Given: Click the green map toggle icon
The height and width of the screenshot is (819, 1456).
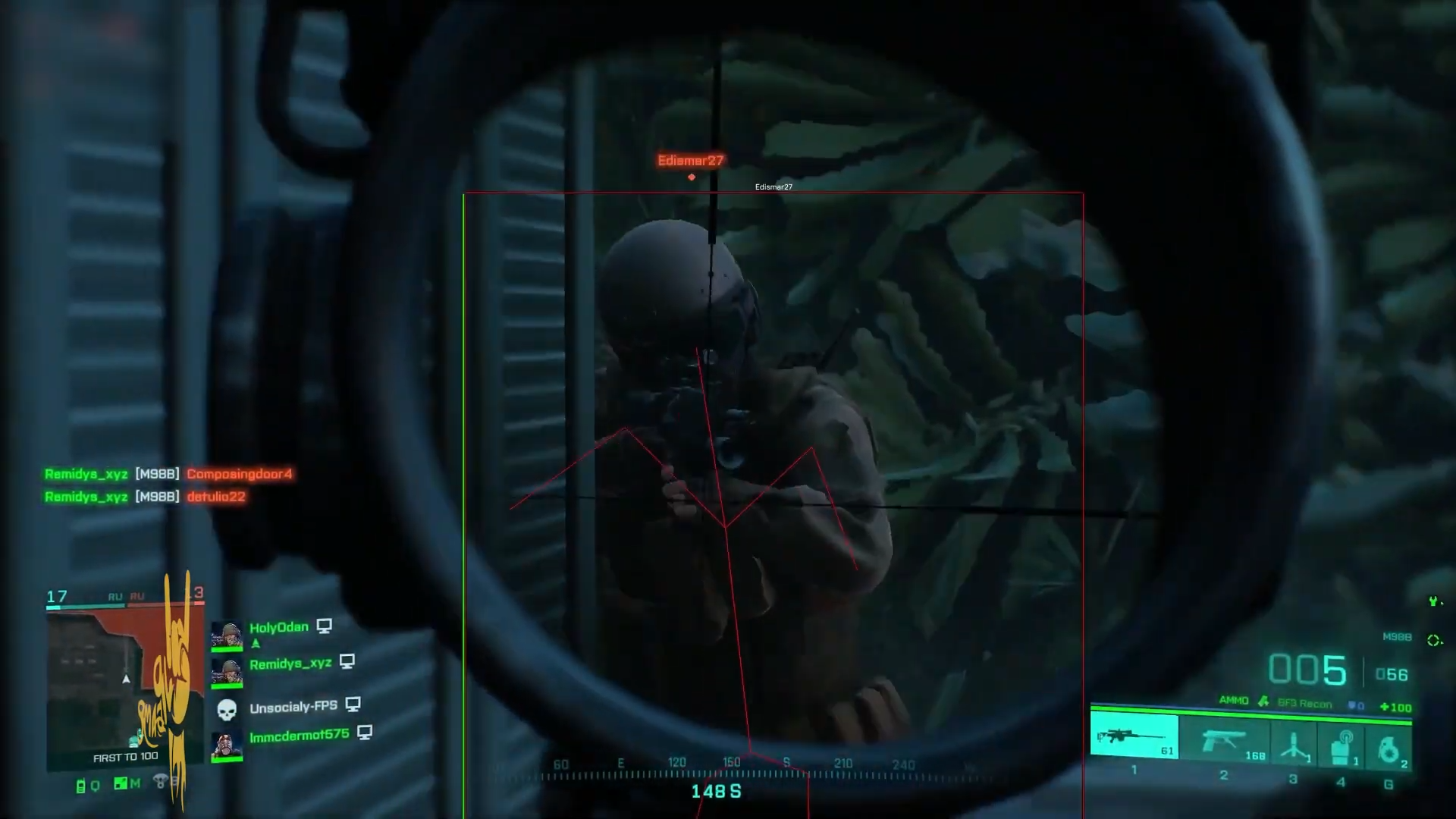Looking at the screenshot, I should tap(121, 783).
